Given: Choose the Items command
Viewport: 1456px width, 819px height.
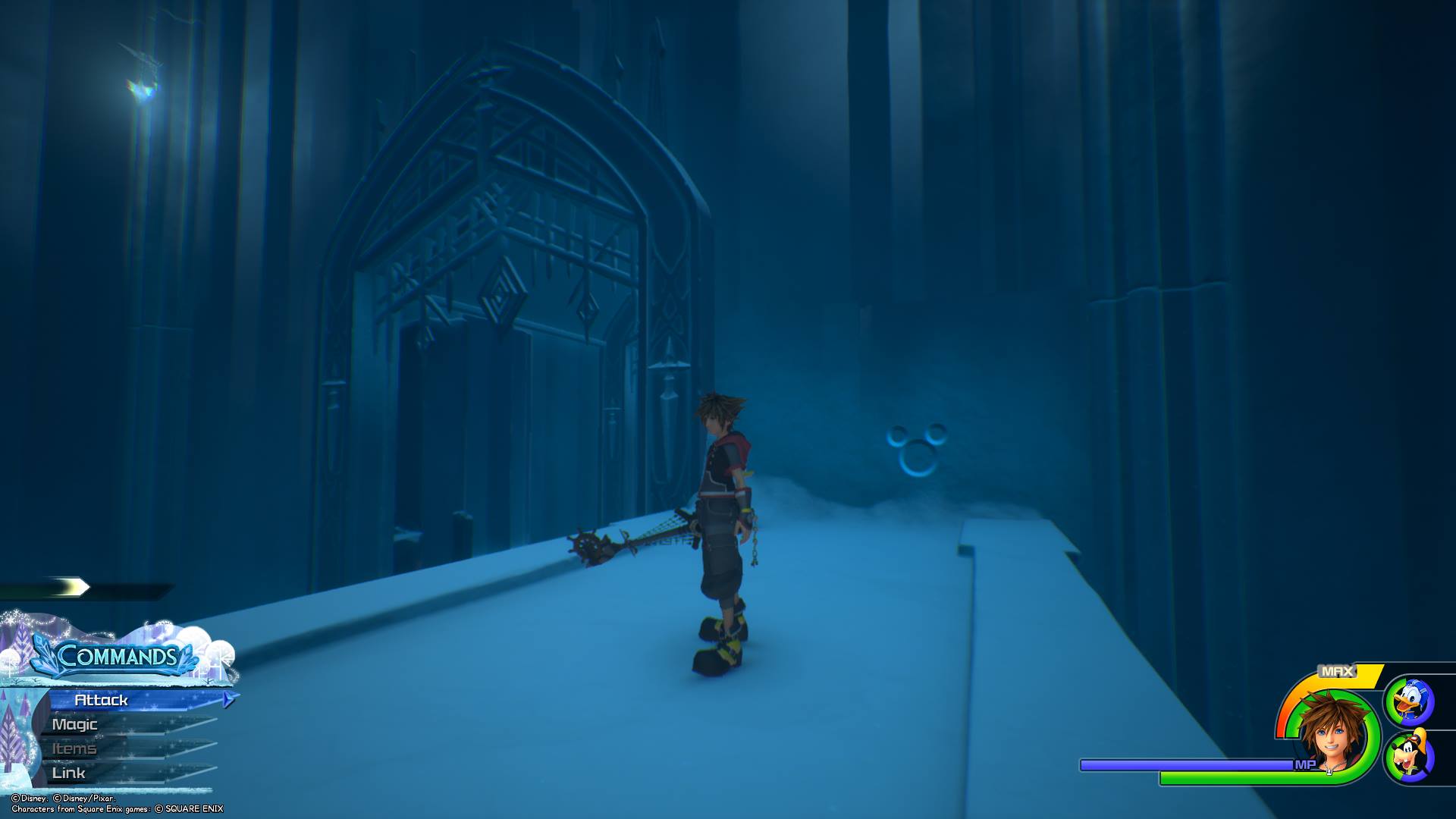Looking at the screenshot, I should (x=74, y=748).
